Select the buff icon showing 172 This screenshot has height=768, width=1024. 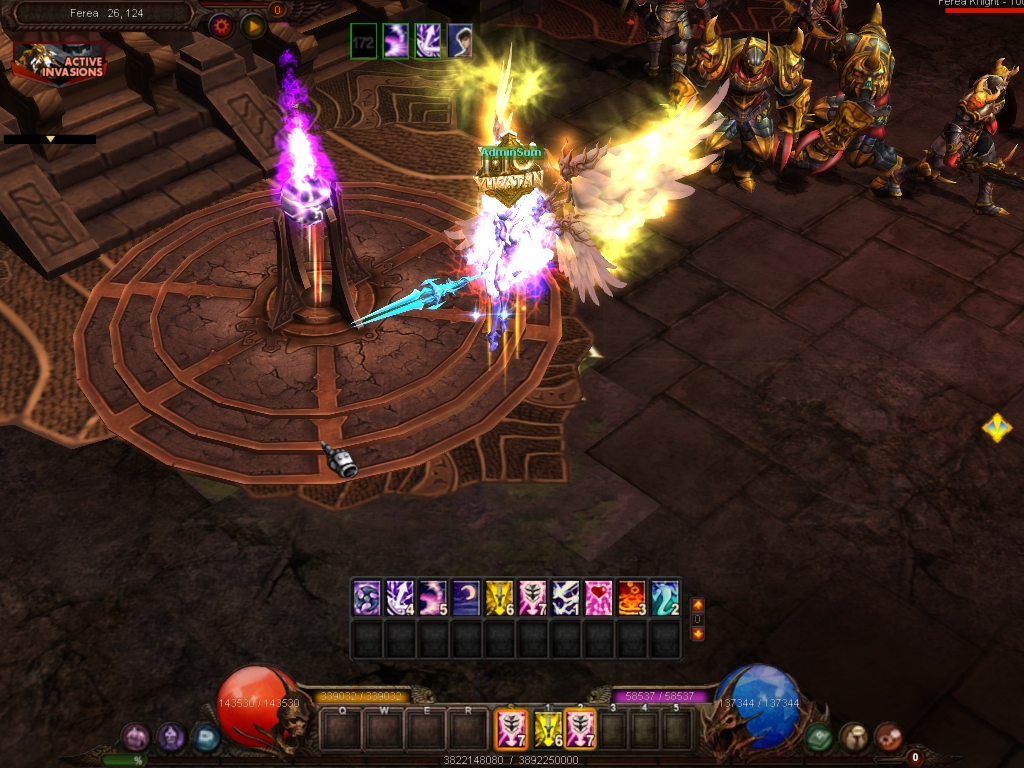click(x=364, y=41)
